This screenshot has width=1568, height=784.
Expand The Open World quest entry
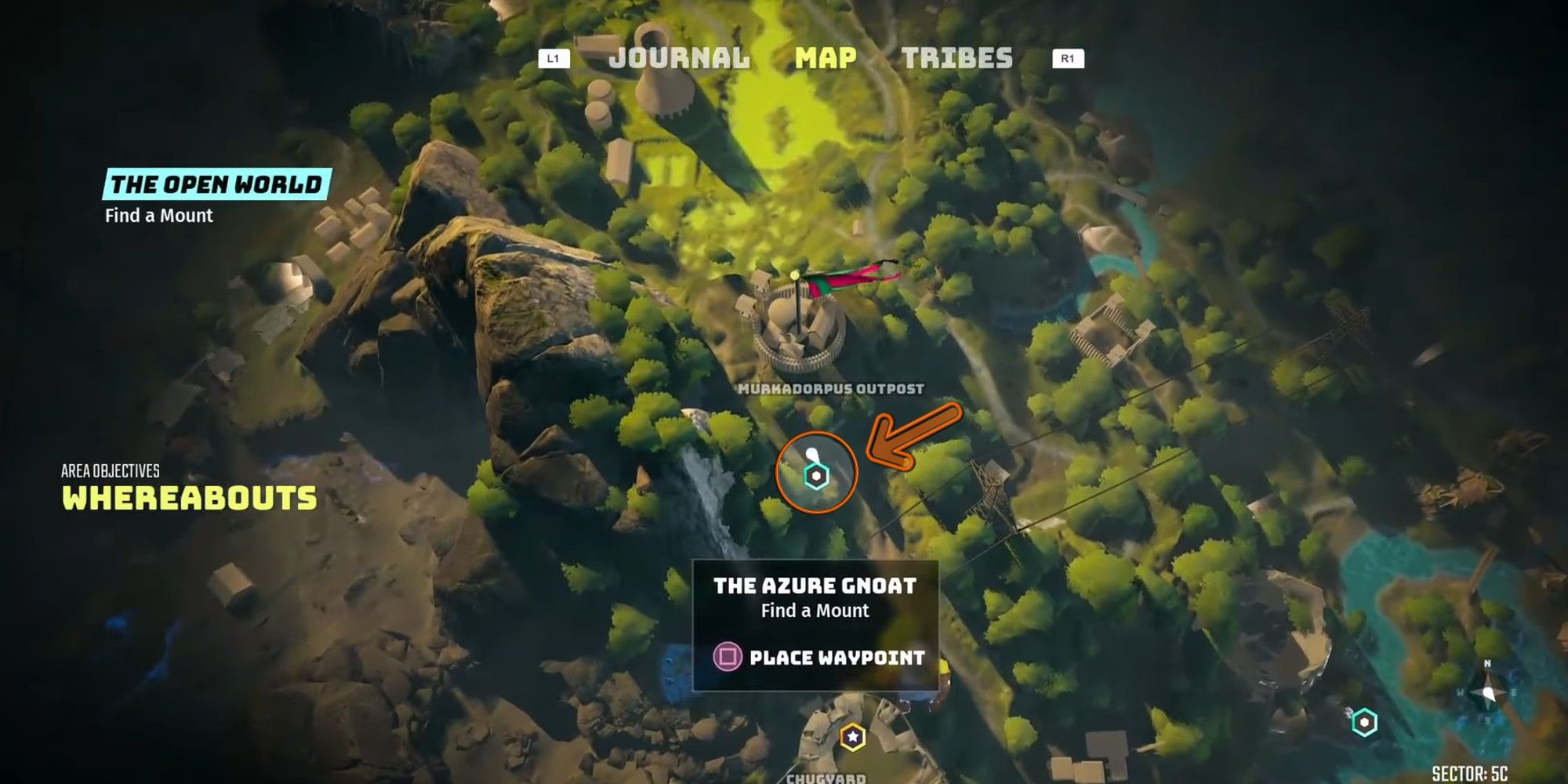(216, 186)
